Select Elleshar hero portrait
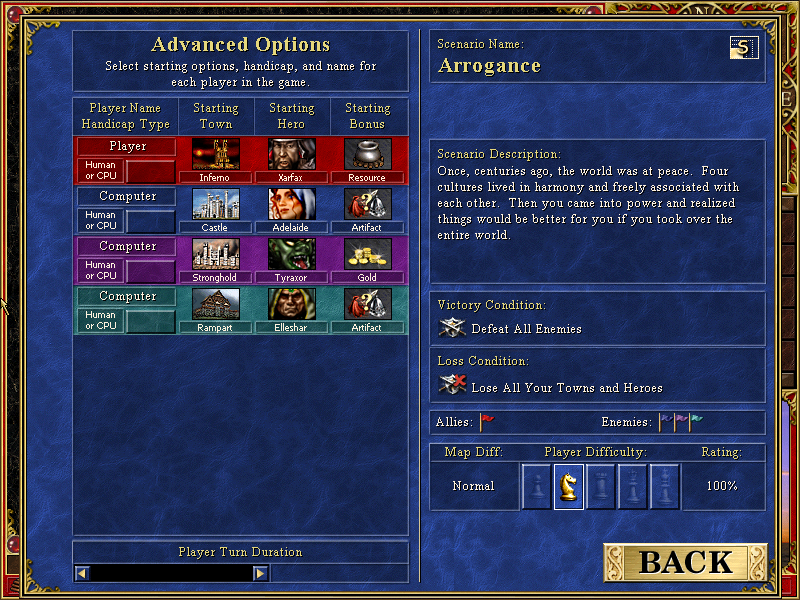The width and height of the screenshot is (800, 600). [292, 304]
